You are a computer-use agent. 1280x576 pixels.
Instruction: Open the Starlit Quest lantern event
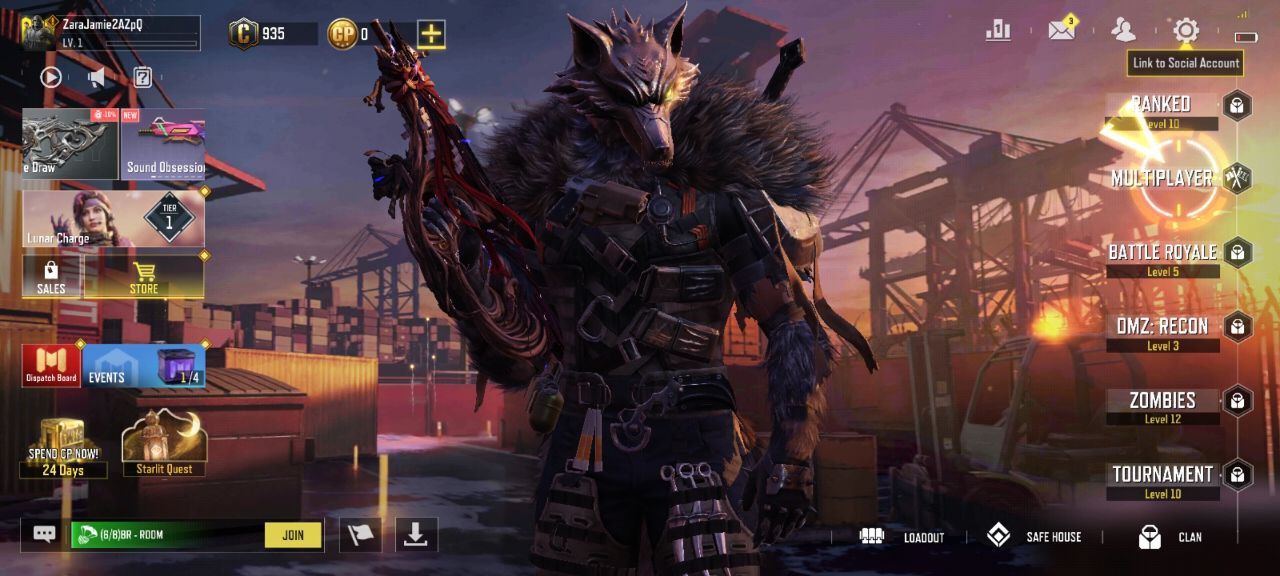(164, 444)
